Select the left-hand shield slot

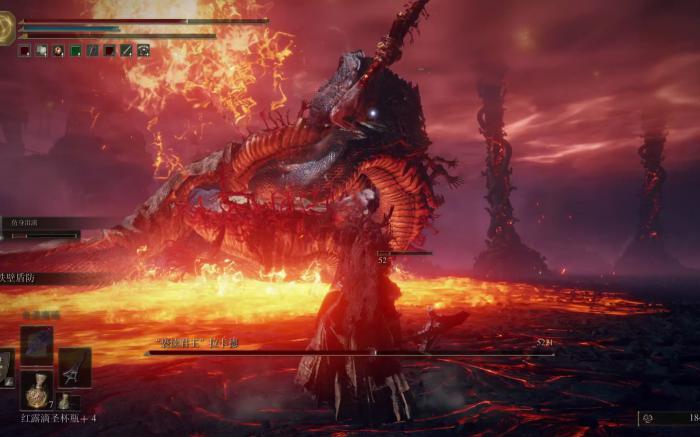tap(5, 367)
